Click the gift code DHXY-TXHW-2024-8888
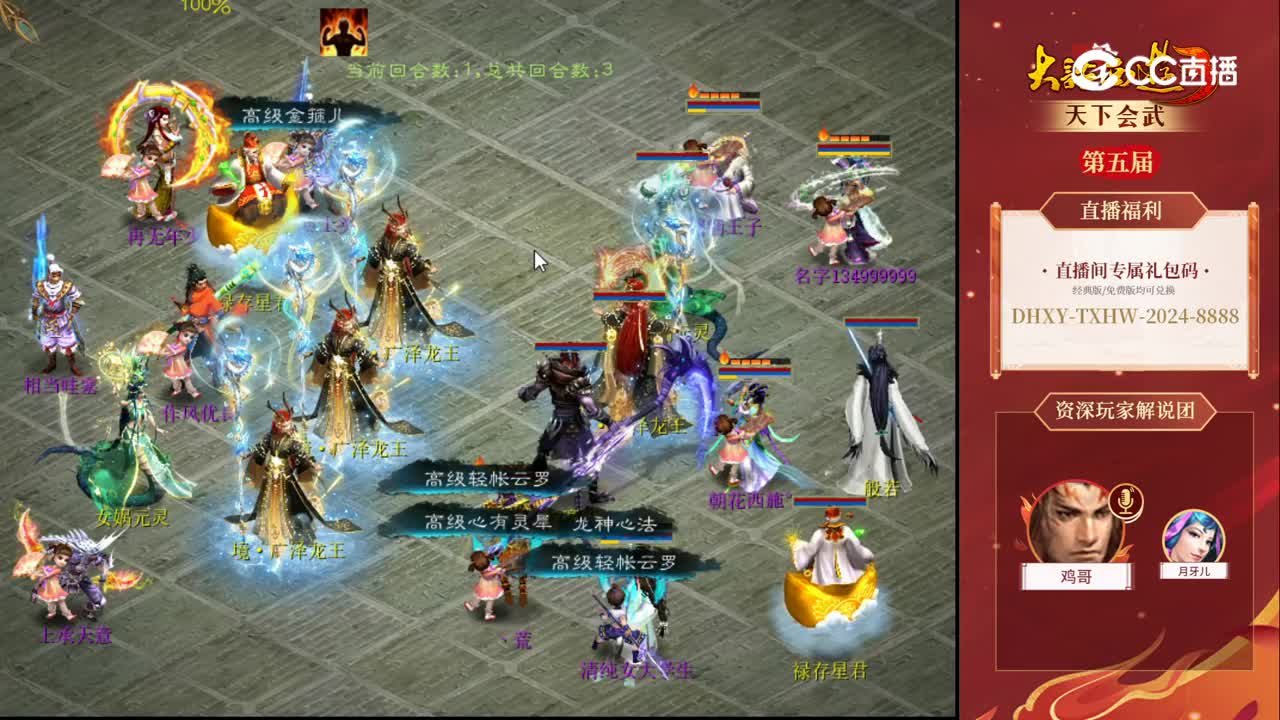The image size is (1280, 720). [1125, 317]
